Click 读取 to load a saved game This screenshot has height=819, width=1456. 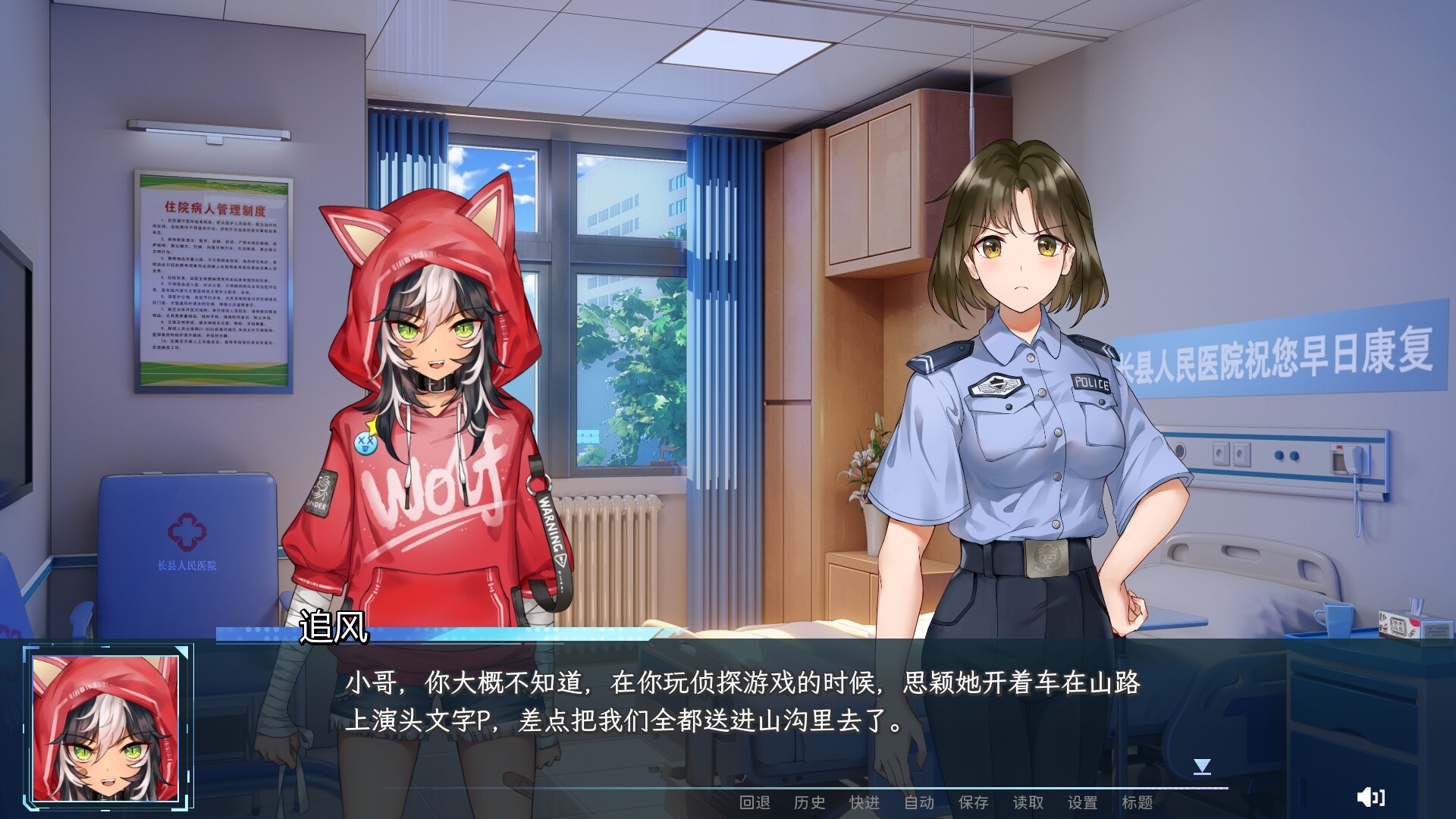1030,802
